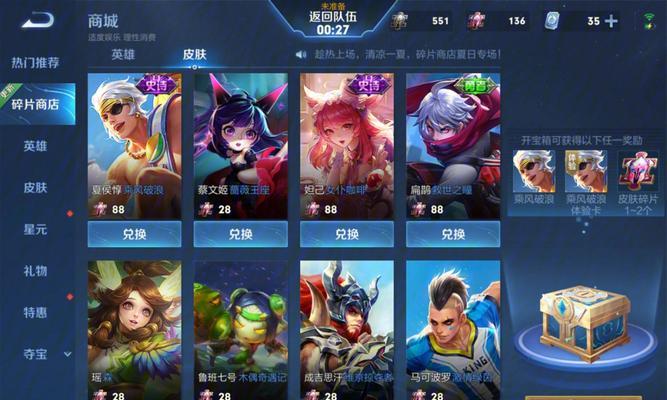Return to team via 返回队伍 banner
This screenshot has width=667, height=400.
click(333, 20)
